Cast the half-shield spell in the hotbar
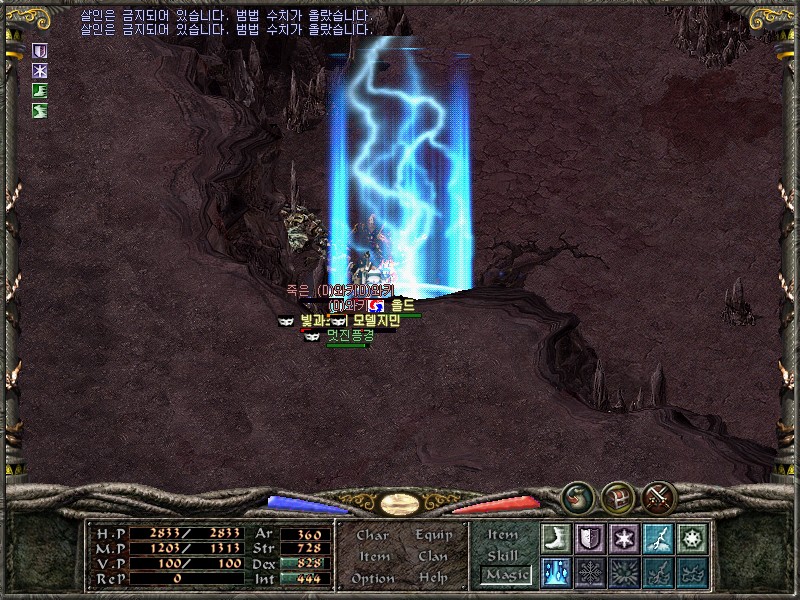This screenshot has height=600, width=800. pos(590,539)
